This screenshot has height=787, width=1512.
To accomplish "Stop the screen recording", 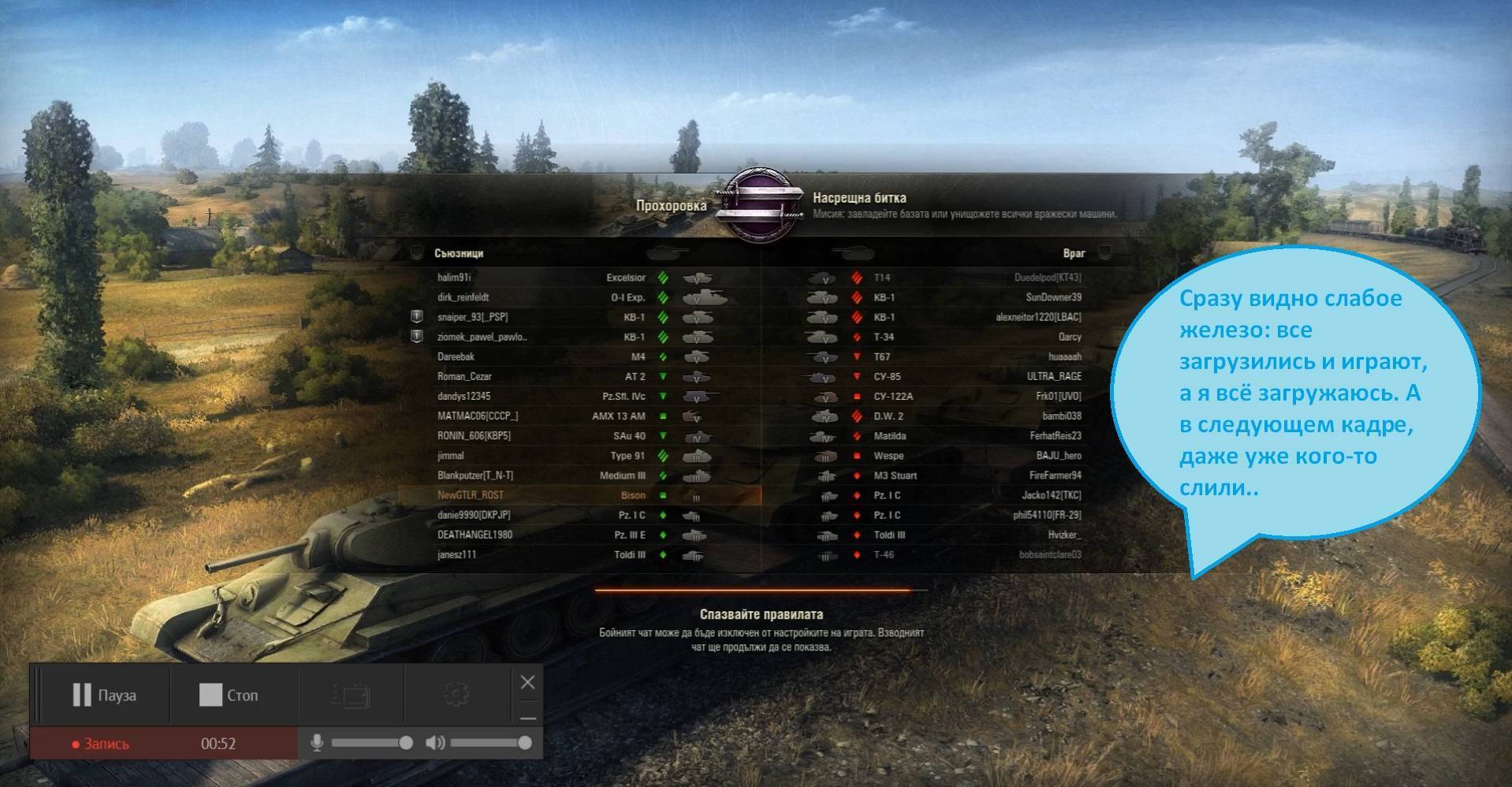I will (229, 695).
